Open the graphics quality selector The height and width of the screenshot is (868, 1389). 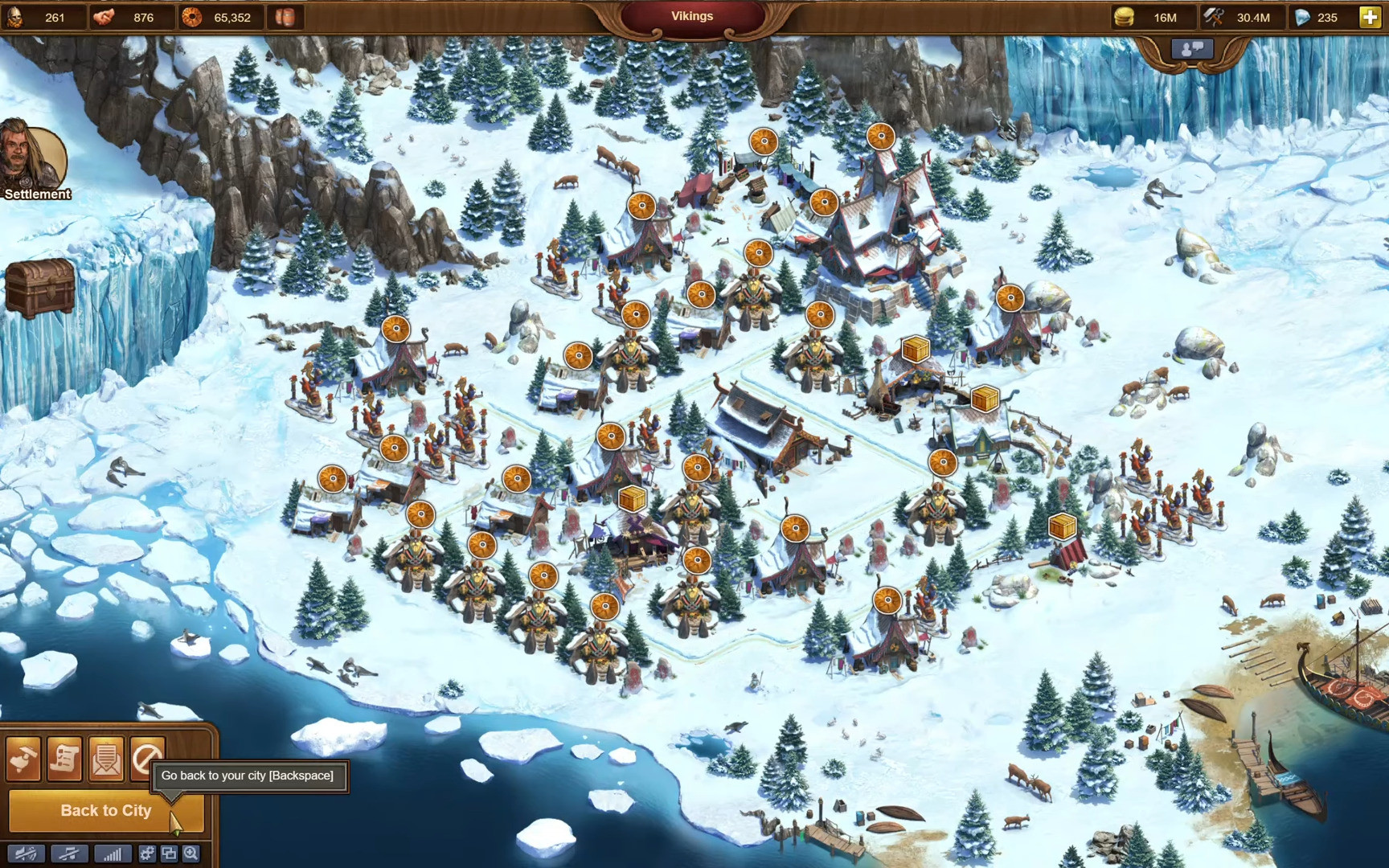(113, 854)
